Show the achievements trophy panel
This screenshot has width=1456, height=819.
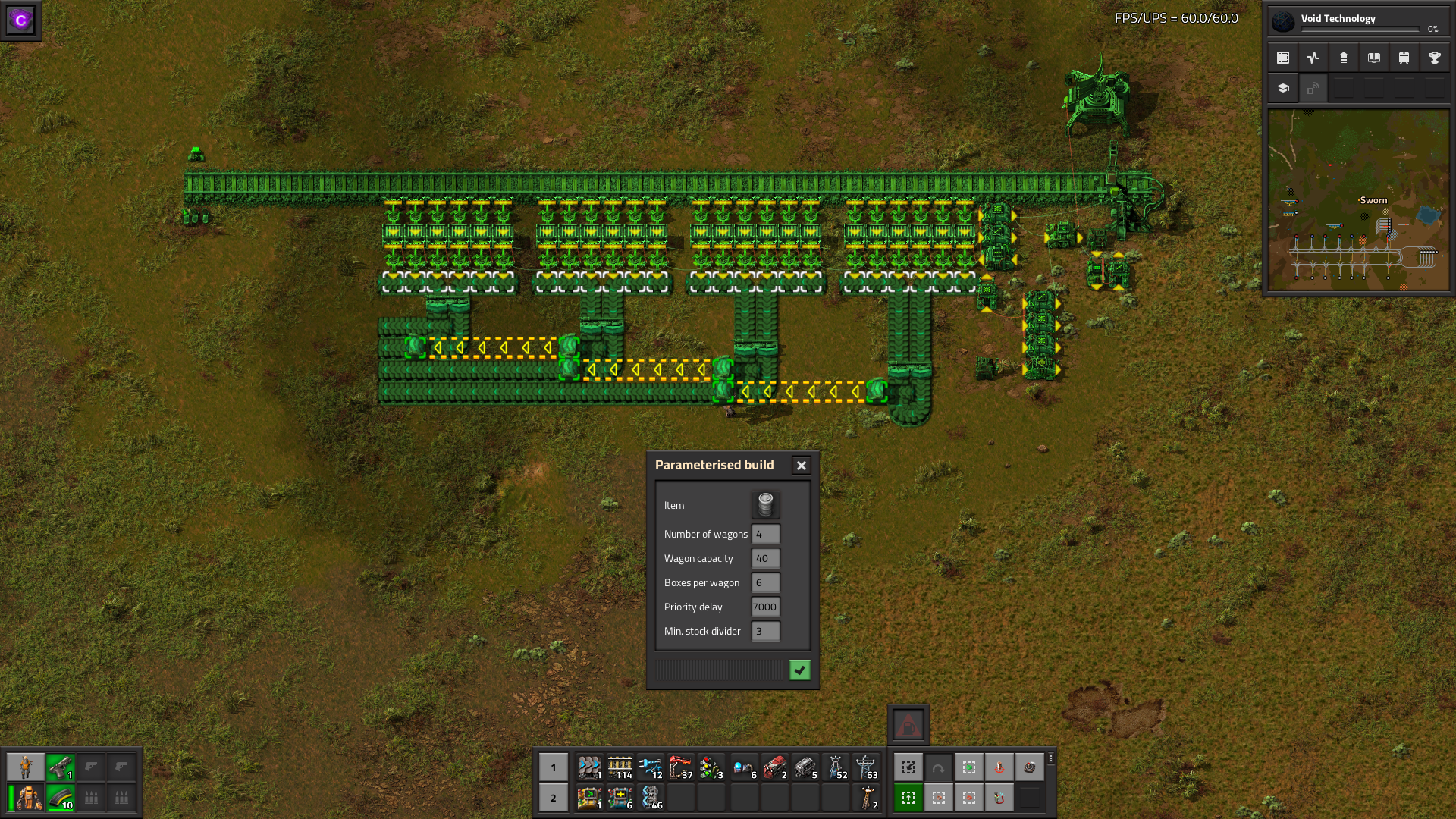click(1434, 58)
